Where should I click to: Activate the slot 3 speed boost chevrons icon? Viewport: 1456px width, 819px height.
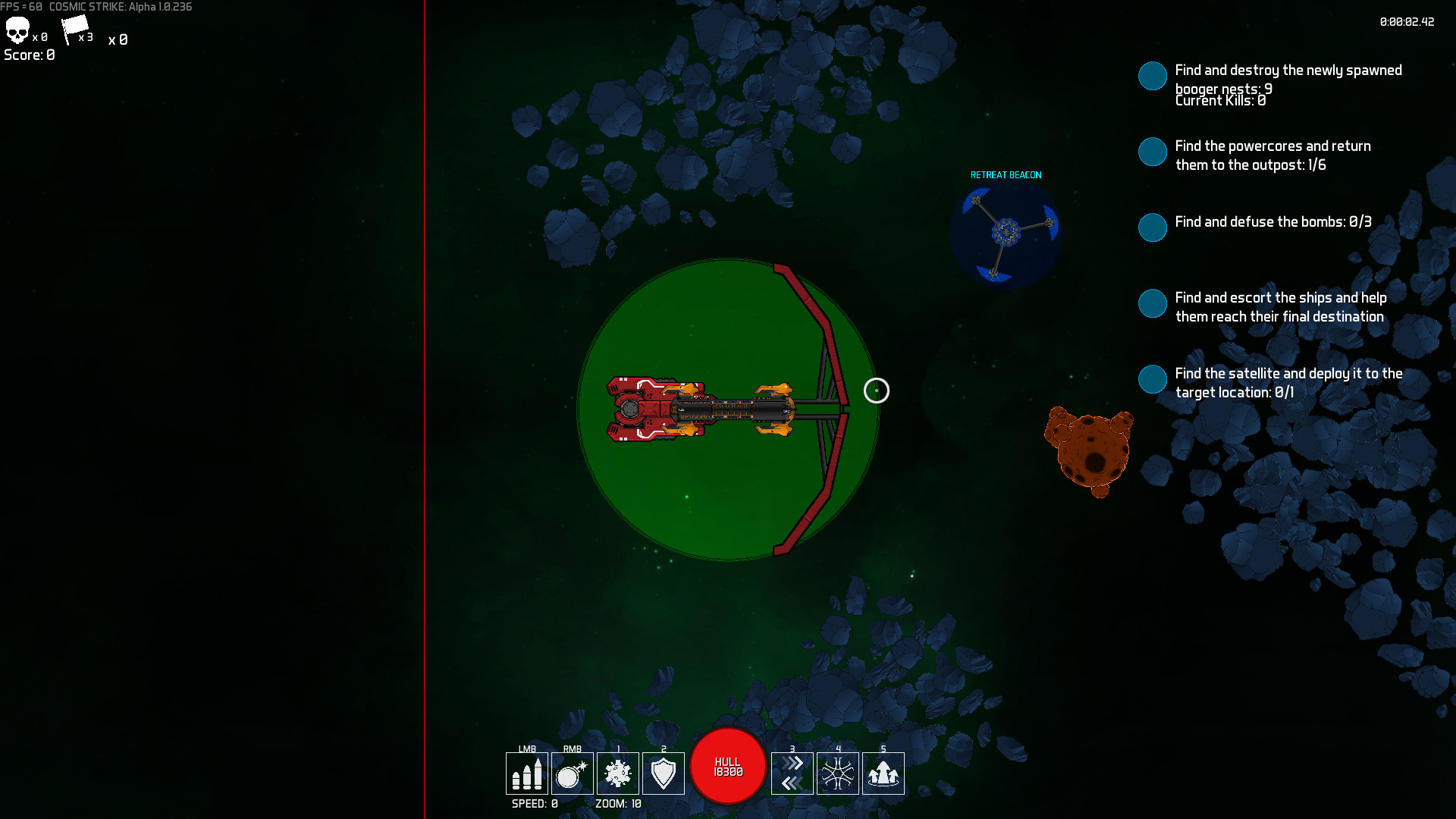point(792,773)
